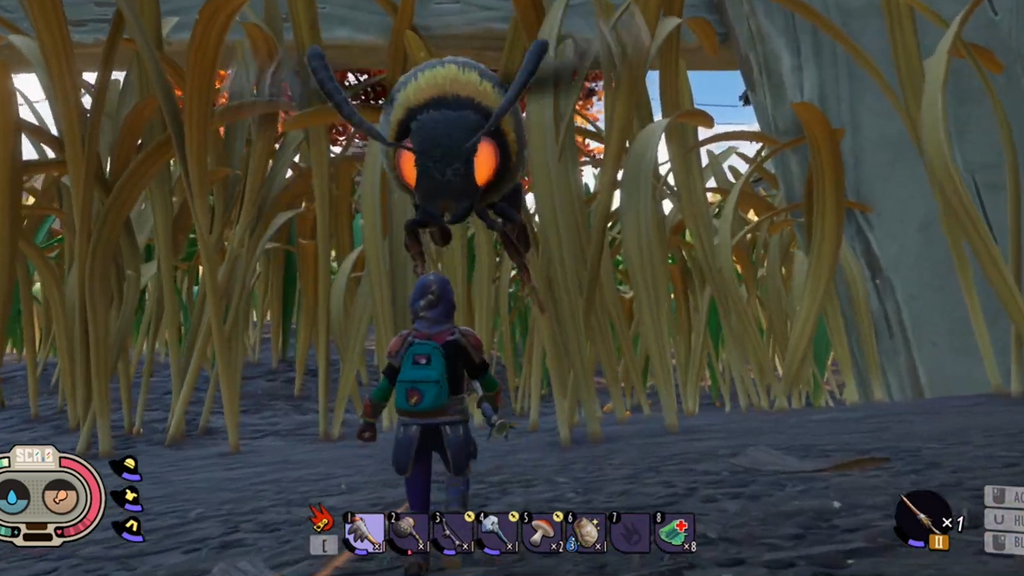Click the red flame status icon
Screen dimensions: 1024x576
tap(321, 517)
